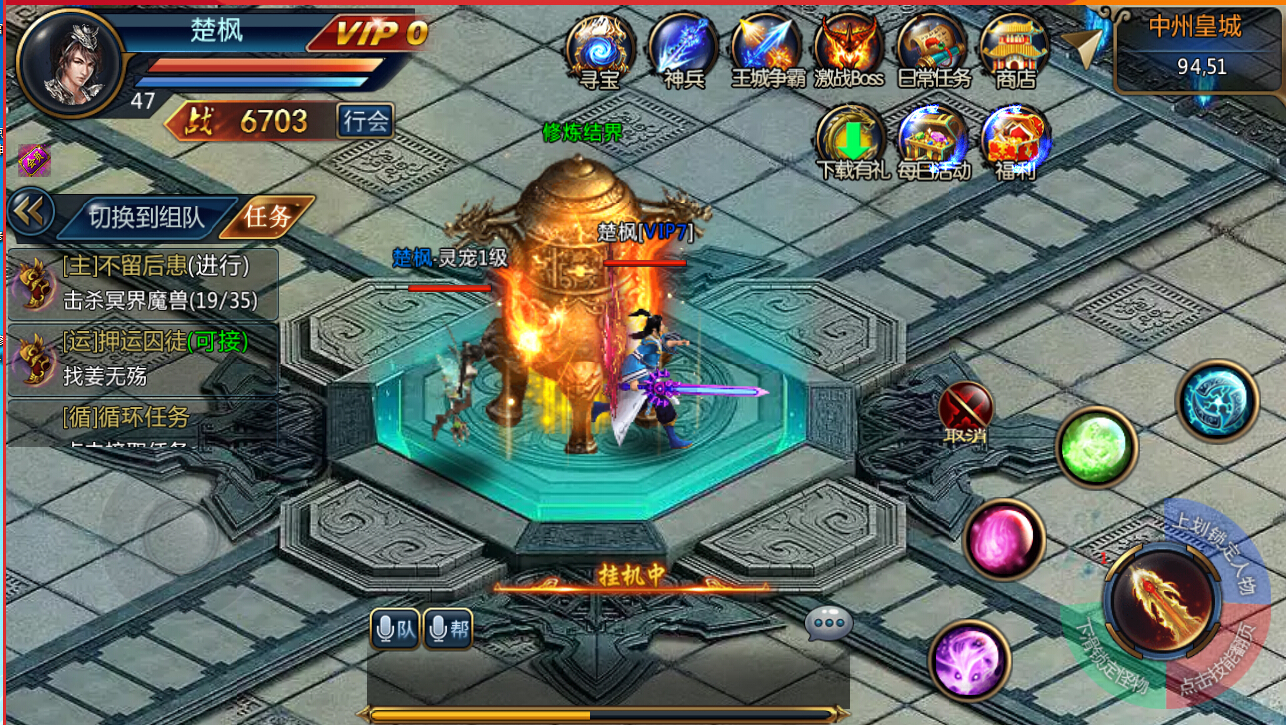Open the 激战Boss challenge

pyautogui.click(x=849, y=48)
